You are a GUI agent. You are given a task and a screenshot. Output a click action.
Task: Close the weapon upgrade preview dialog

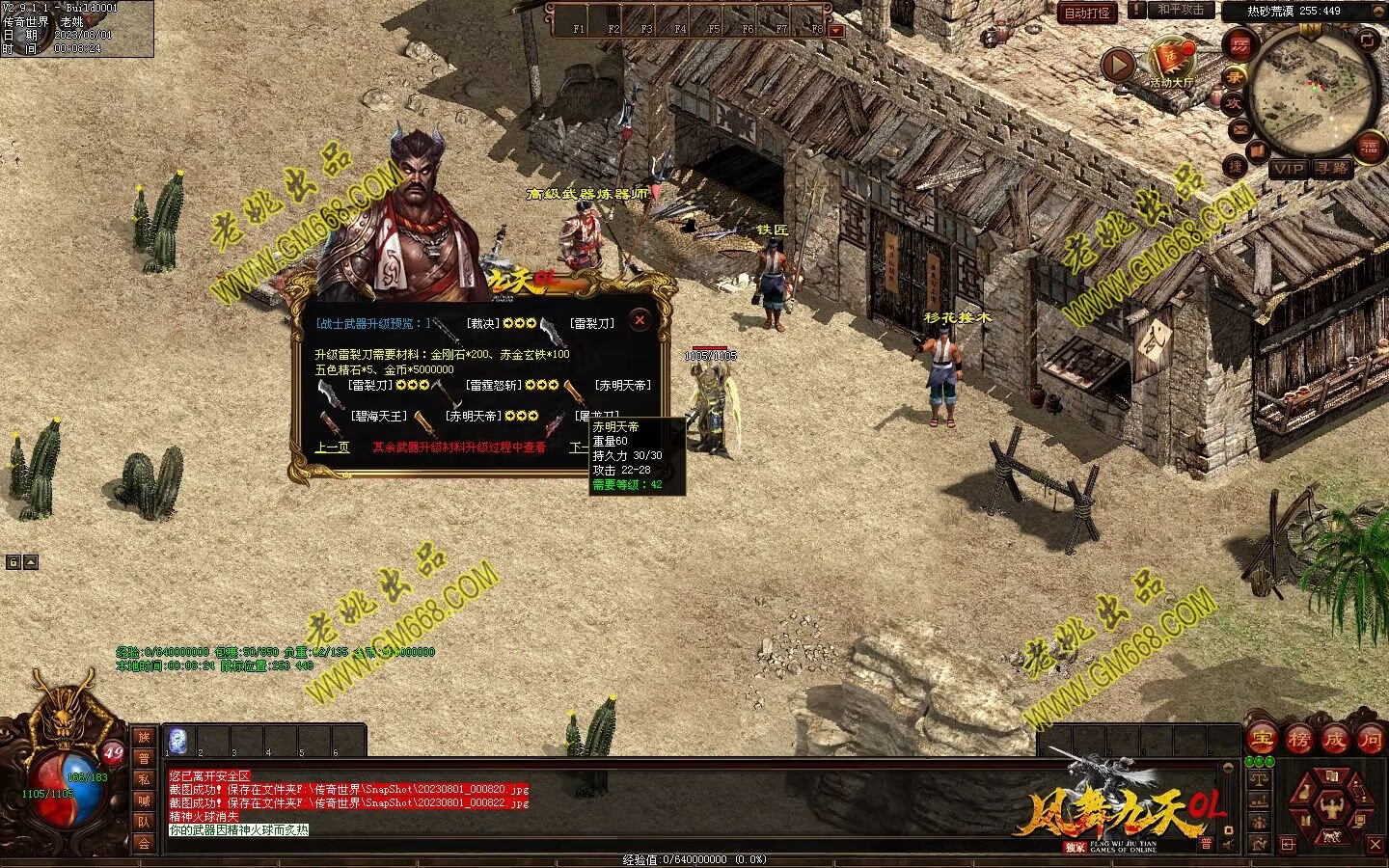point(639,320)
